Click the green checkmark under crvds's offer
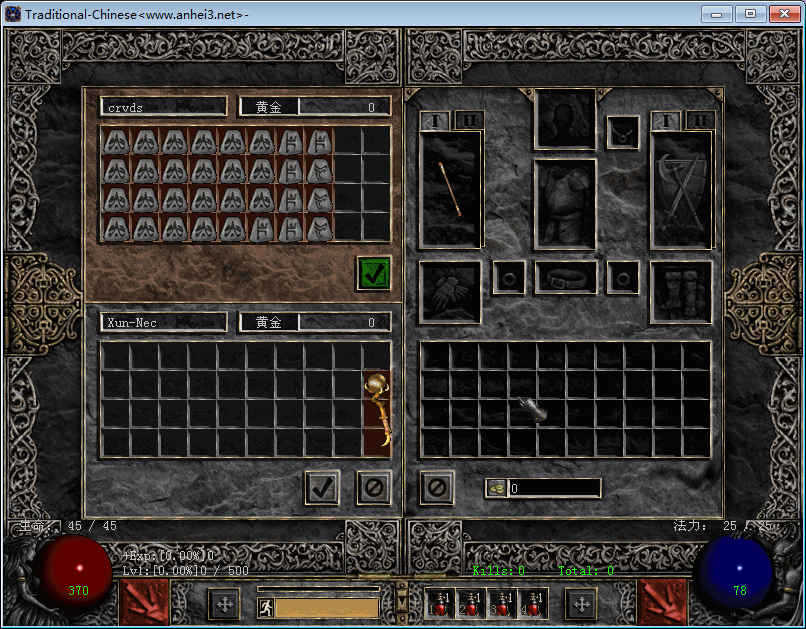This screenshot has width=806, height=629. tap(374, 273)
